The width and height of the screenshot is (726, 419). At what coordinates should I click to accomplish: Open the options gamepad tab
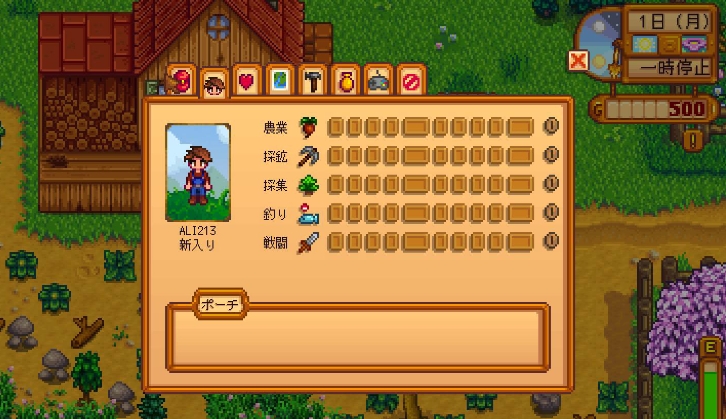click(378, 80)
